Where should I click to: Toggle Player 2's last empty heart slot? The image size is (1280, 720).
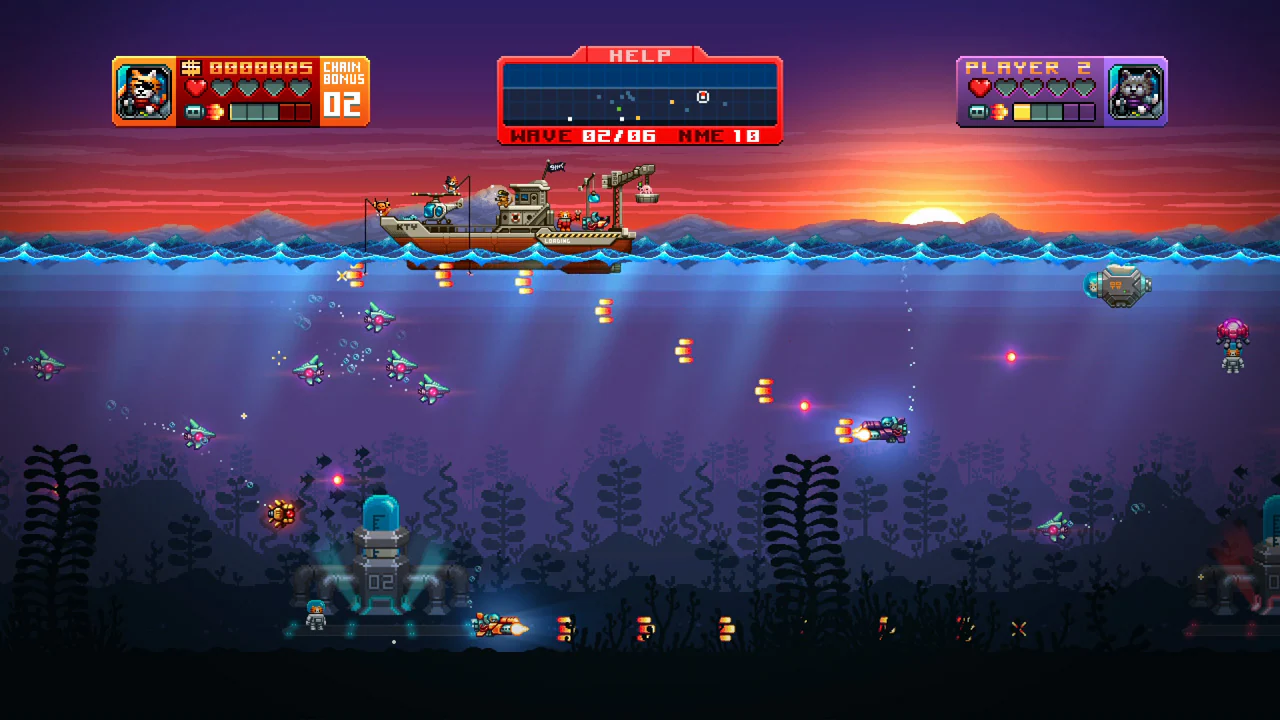1084,88
